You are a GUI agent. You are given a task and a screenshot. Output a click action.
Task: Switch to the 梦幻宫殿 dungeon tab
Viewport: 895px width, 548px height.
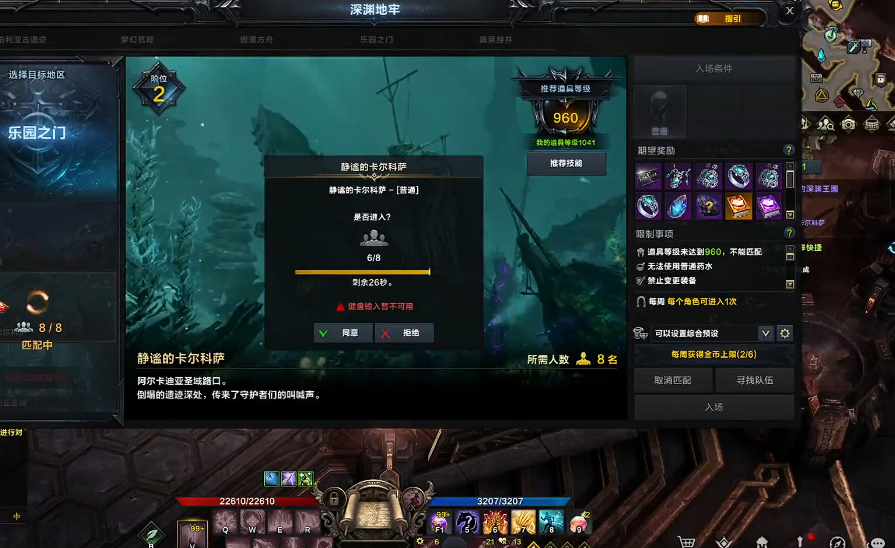point(138,40)
